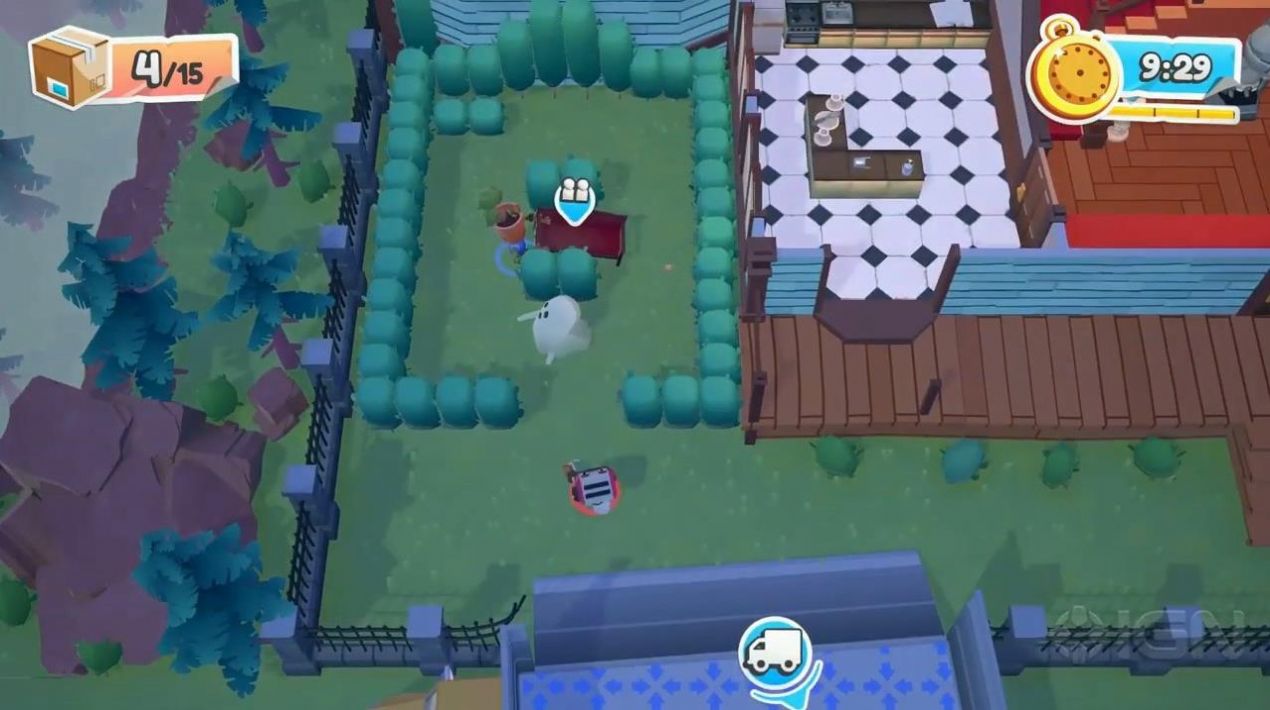Click the moving truck delivery marker
This screenshot has height=710, width=1270.
(775, 651)
